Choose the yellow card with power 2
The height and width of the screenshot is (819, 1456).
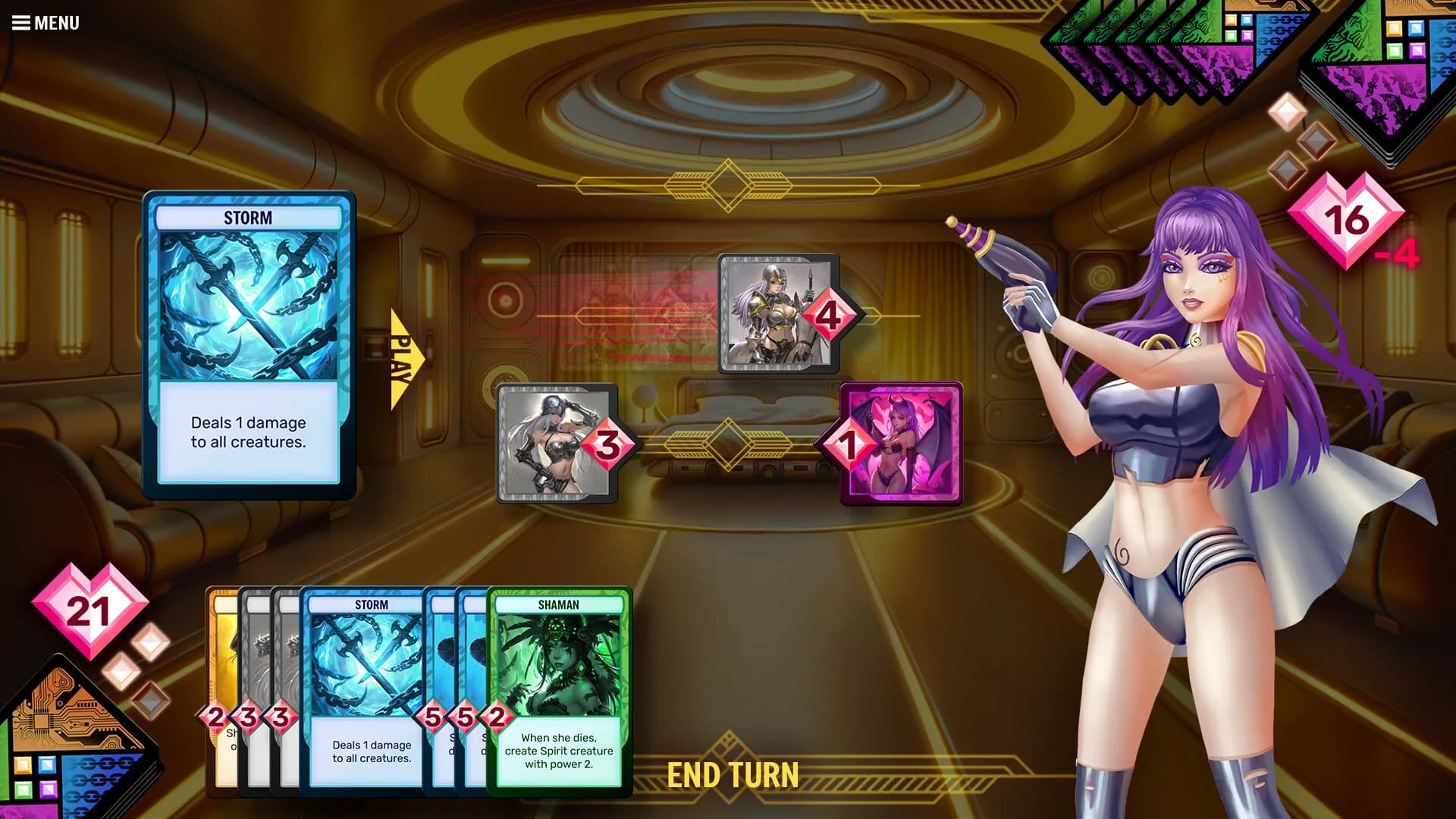pos(221,682)
